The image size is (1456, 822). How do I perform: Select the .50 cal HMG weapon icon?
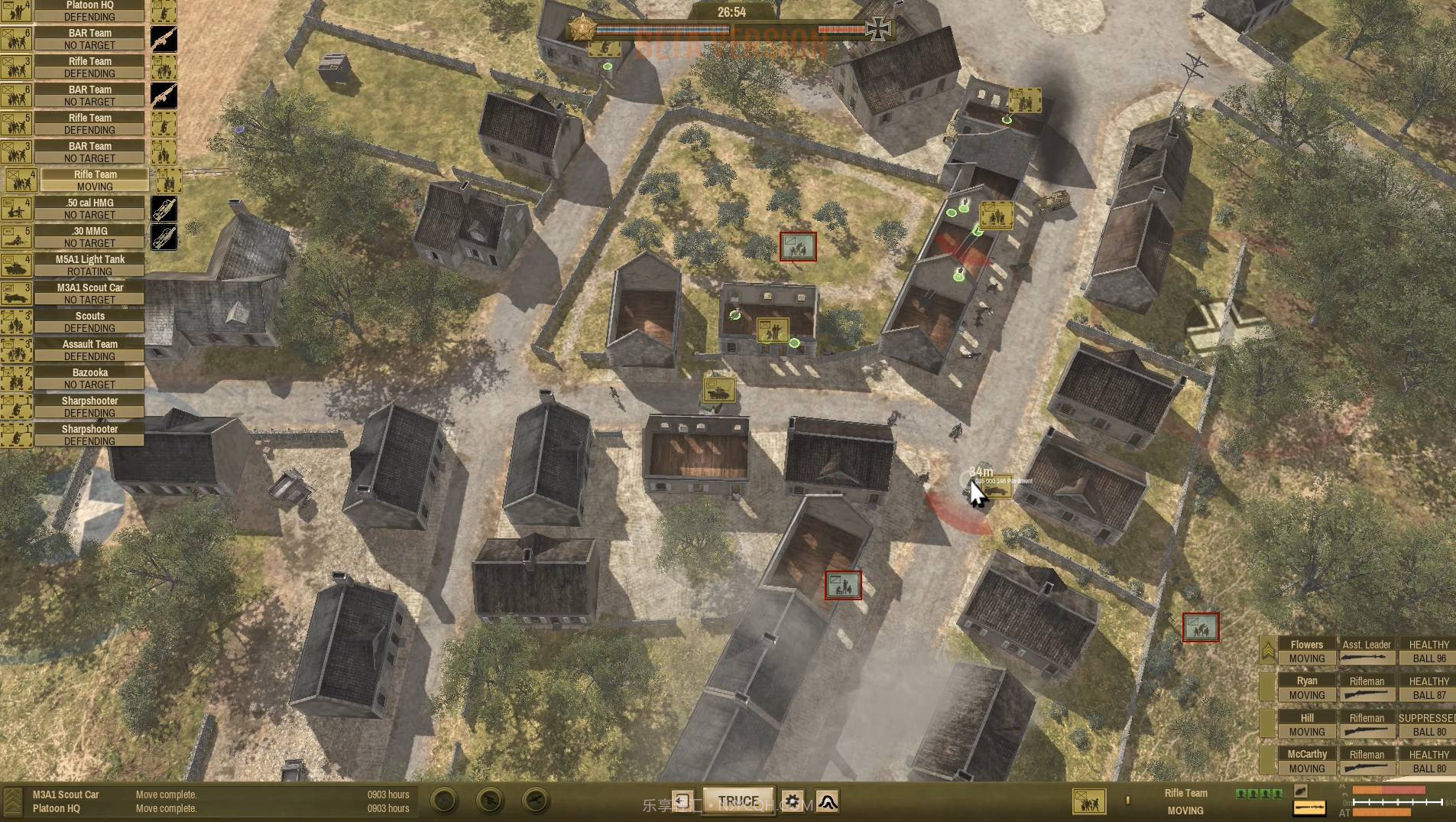[164, 208]
